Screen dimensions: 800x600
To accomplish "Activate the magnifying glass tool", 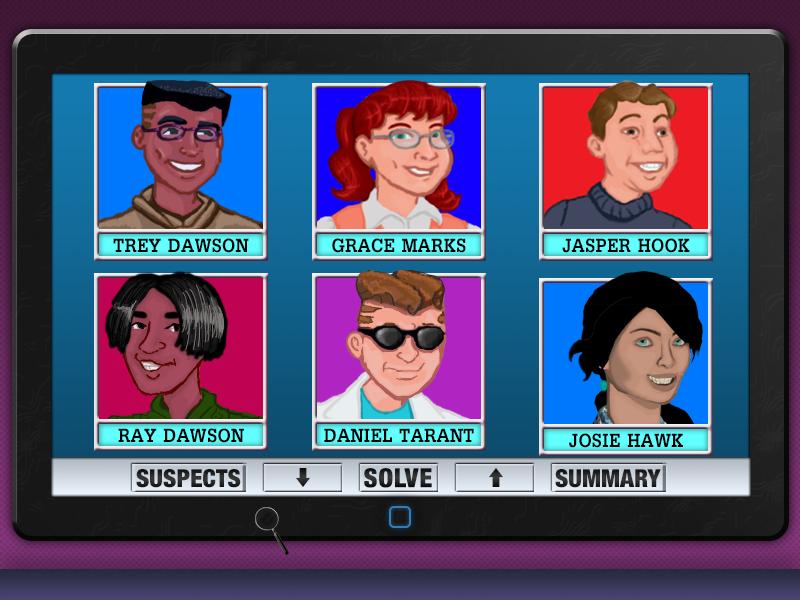I will tap(268, 520).
